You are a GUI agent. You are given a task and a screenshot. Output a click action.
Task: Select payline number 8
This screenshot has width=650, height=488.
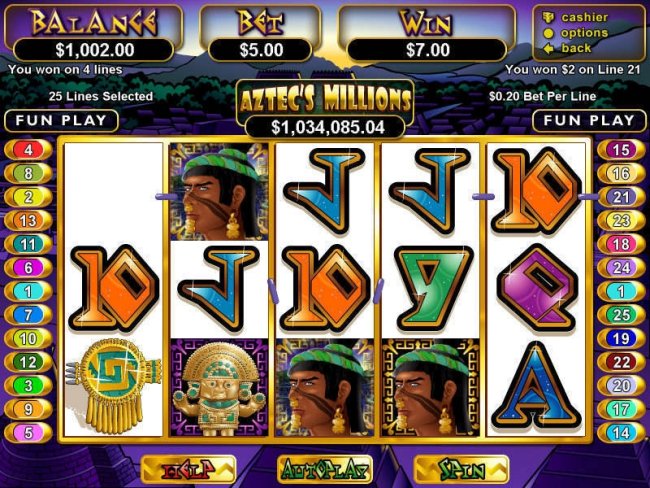[30, 173]
